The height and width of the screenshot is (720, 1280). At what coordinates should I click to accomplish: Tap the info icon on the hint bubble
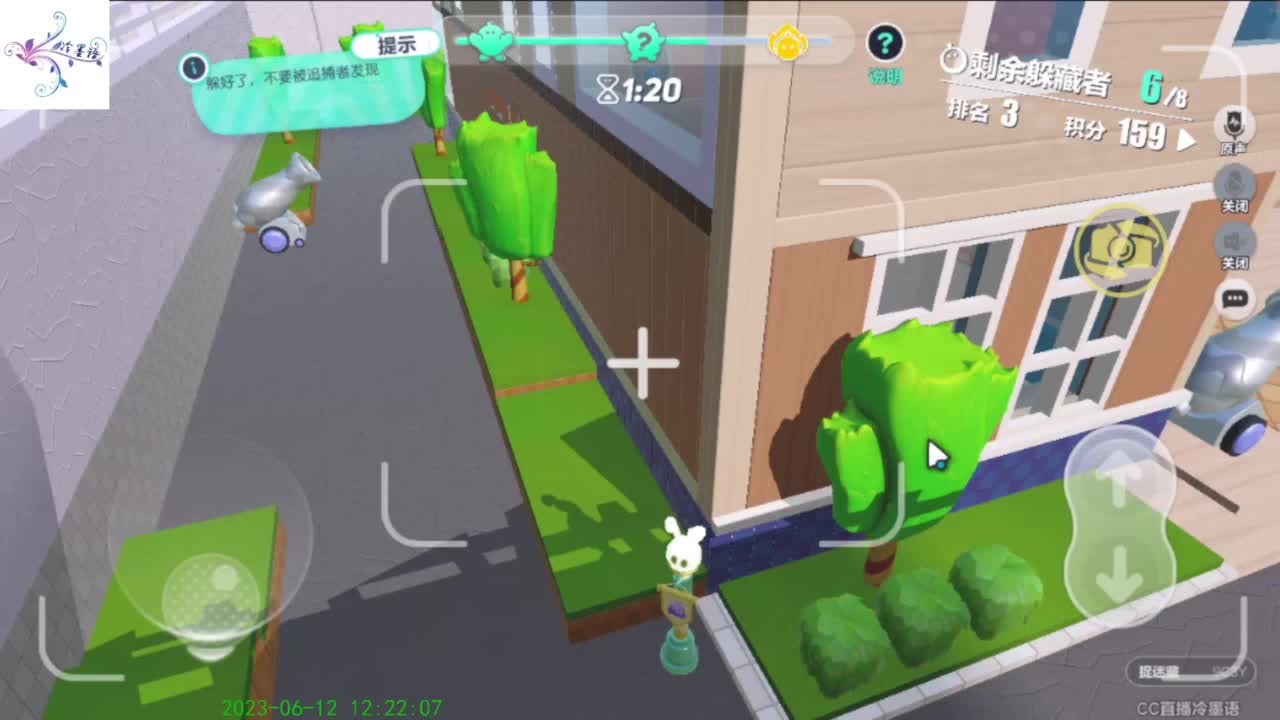point(192,69)
